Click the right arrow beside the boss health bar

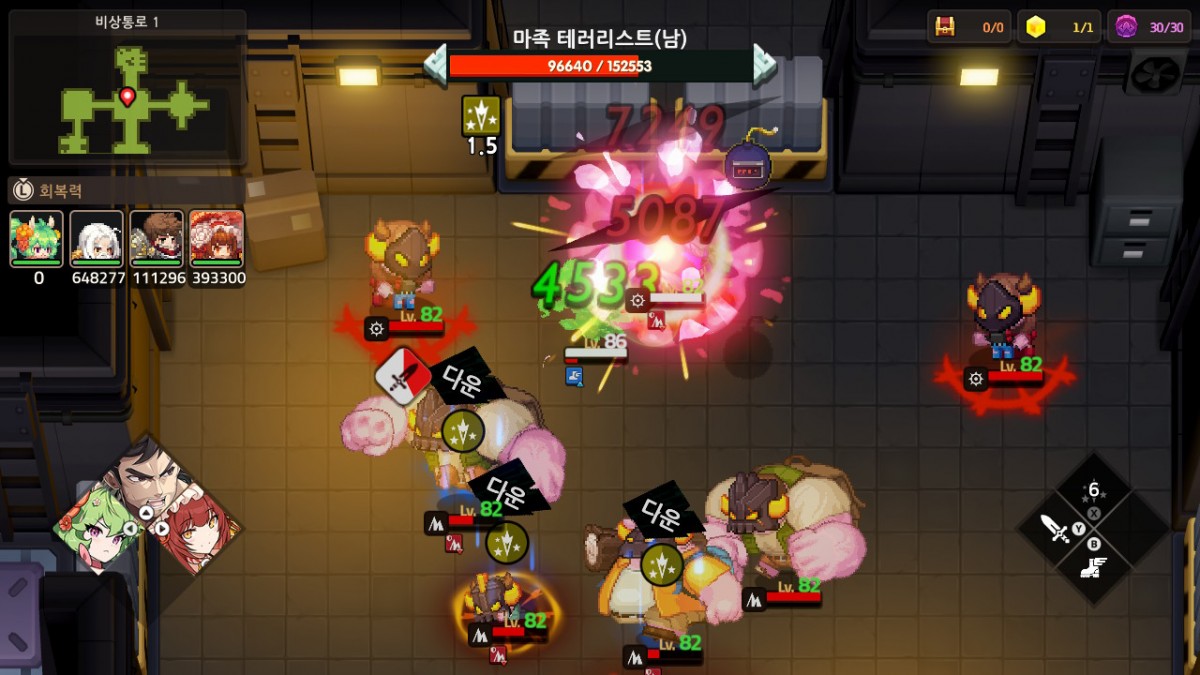point(765,64)
